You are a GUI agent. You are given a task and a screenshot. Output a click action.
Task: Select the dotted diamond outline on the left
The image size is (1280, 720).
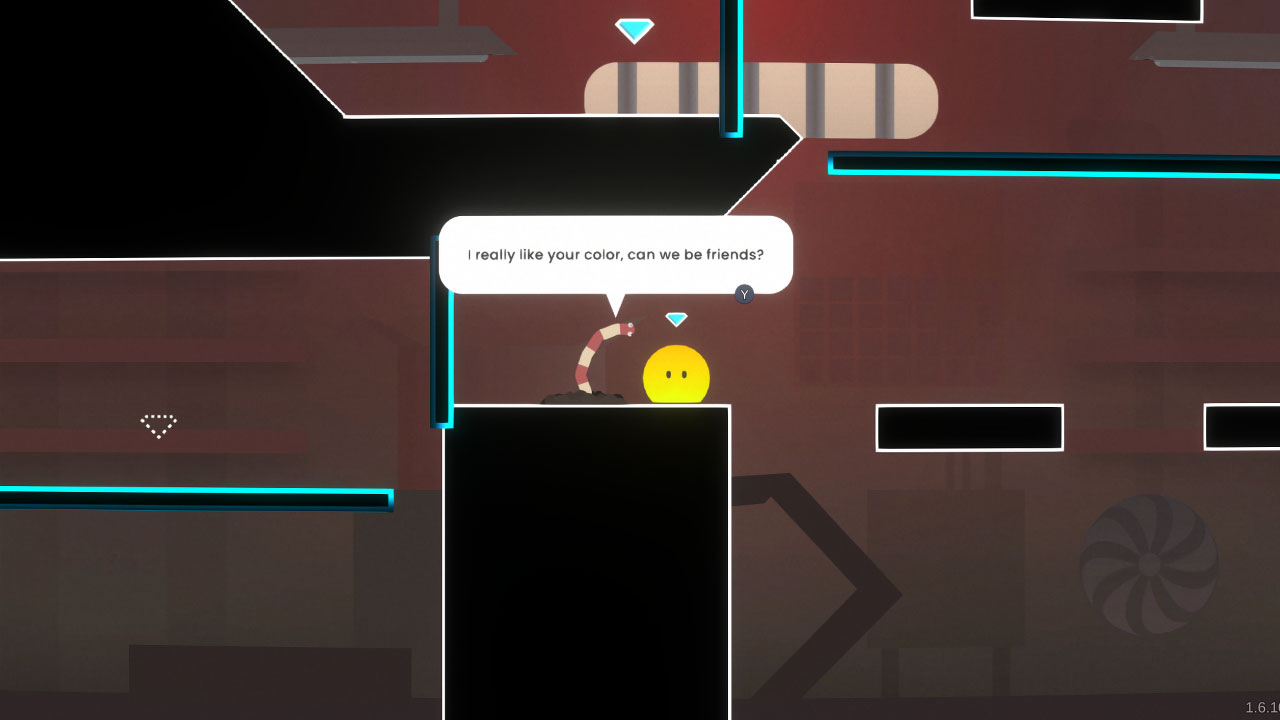(158, 424)
